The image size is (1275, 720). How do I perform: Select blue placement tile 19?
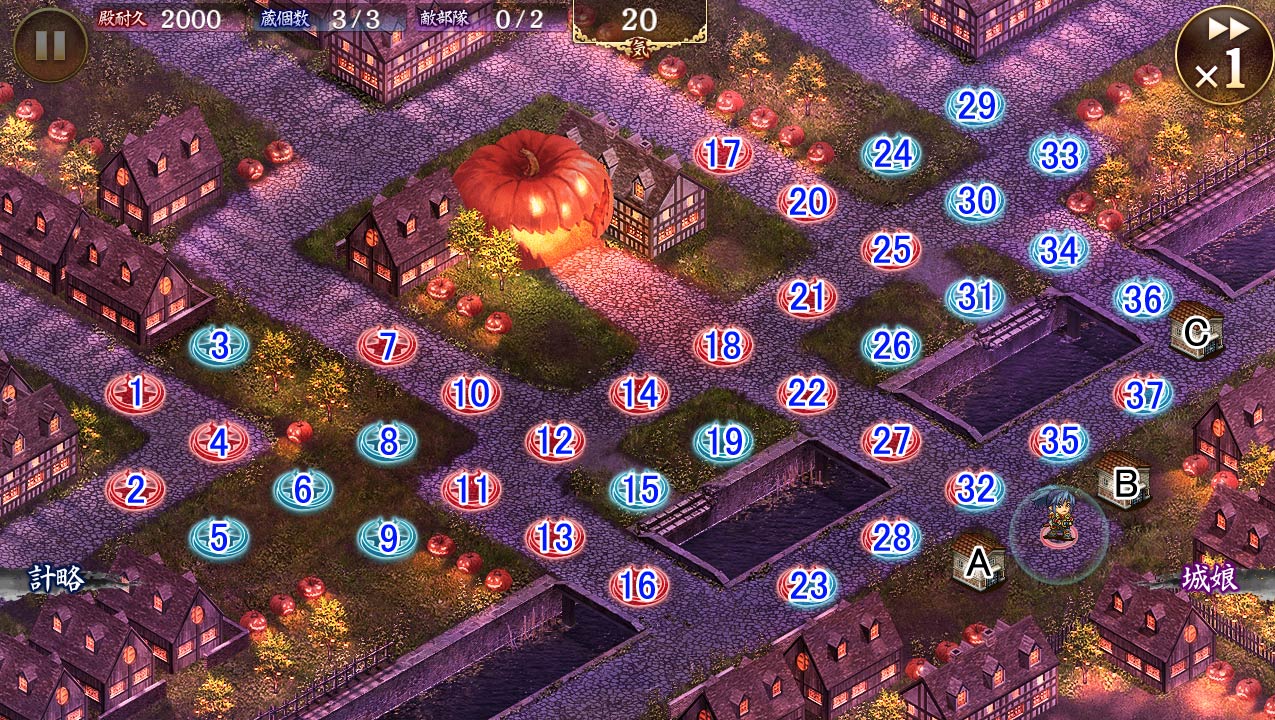(x=723, y=441)
